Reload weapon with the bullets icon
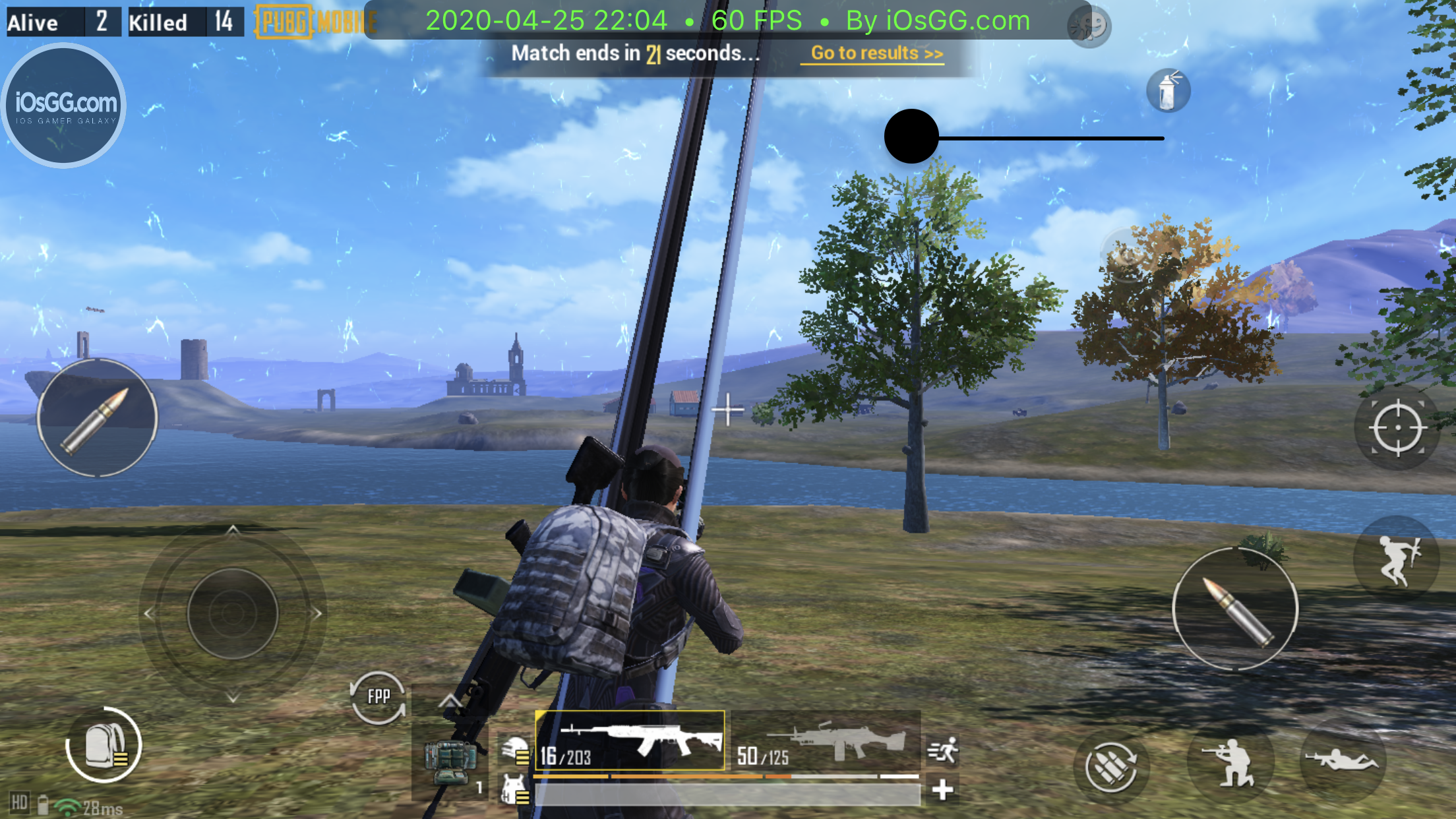This screenshot has height=819, width=1456. [x=1111, y=766]
